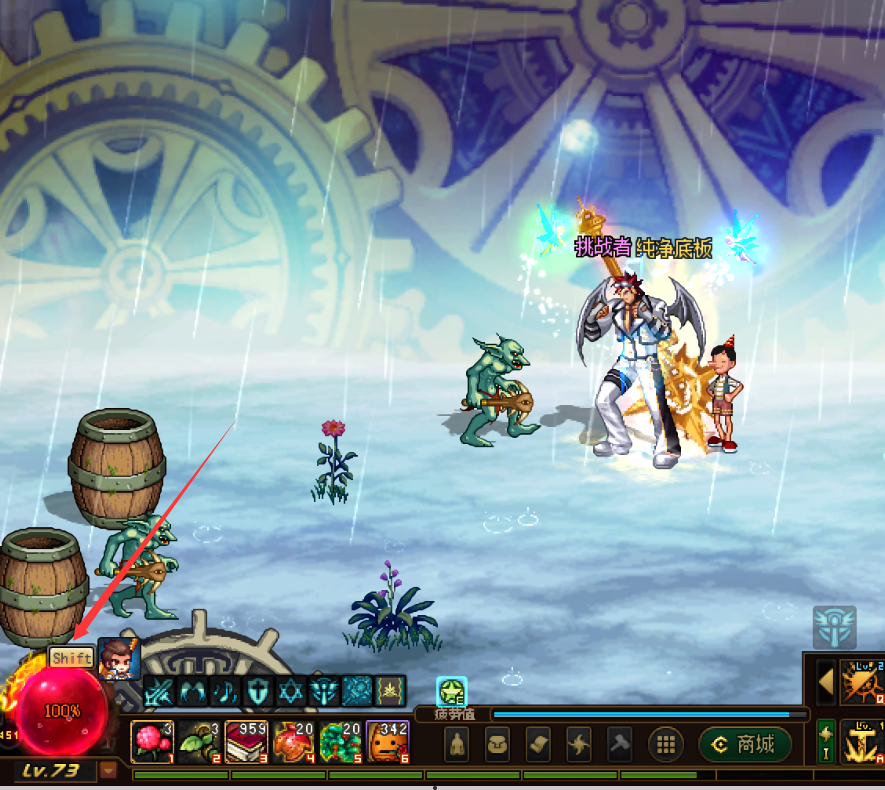
Task: Select the shield with cross buff icon
Action: 259,691
